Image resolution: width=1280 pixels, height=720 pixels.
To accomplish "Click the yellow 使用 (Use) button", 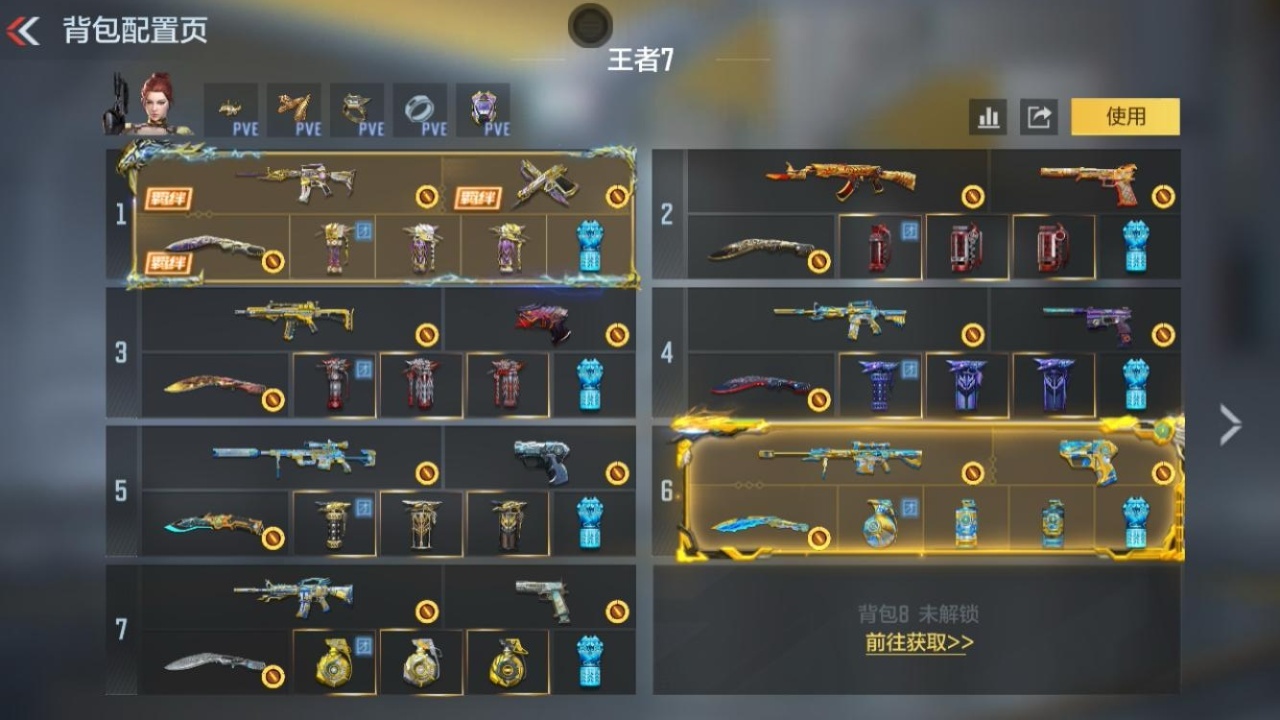I will point(1124,117).
